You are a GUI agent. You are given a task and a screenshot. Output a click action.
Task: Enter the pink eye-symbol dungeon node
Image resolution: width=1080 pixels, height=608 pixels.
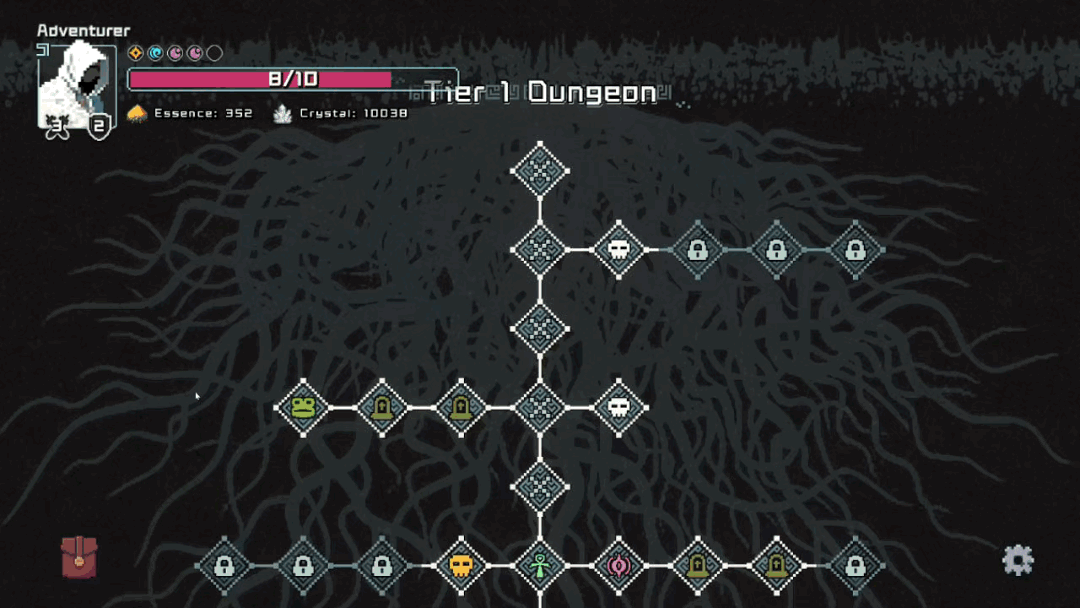619,566
